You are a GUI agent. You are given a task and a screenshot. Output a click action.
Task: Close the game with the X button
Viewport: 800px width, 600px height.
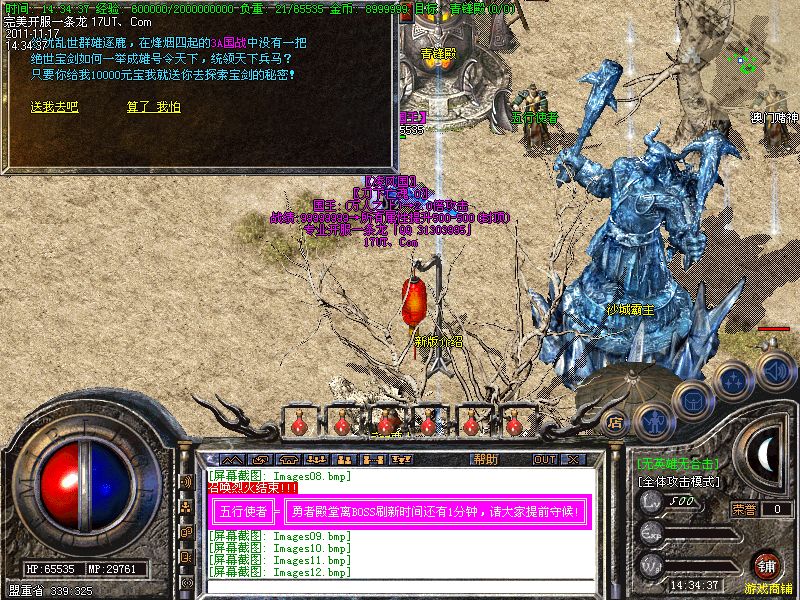(574, 460)
